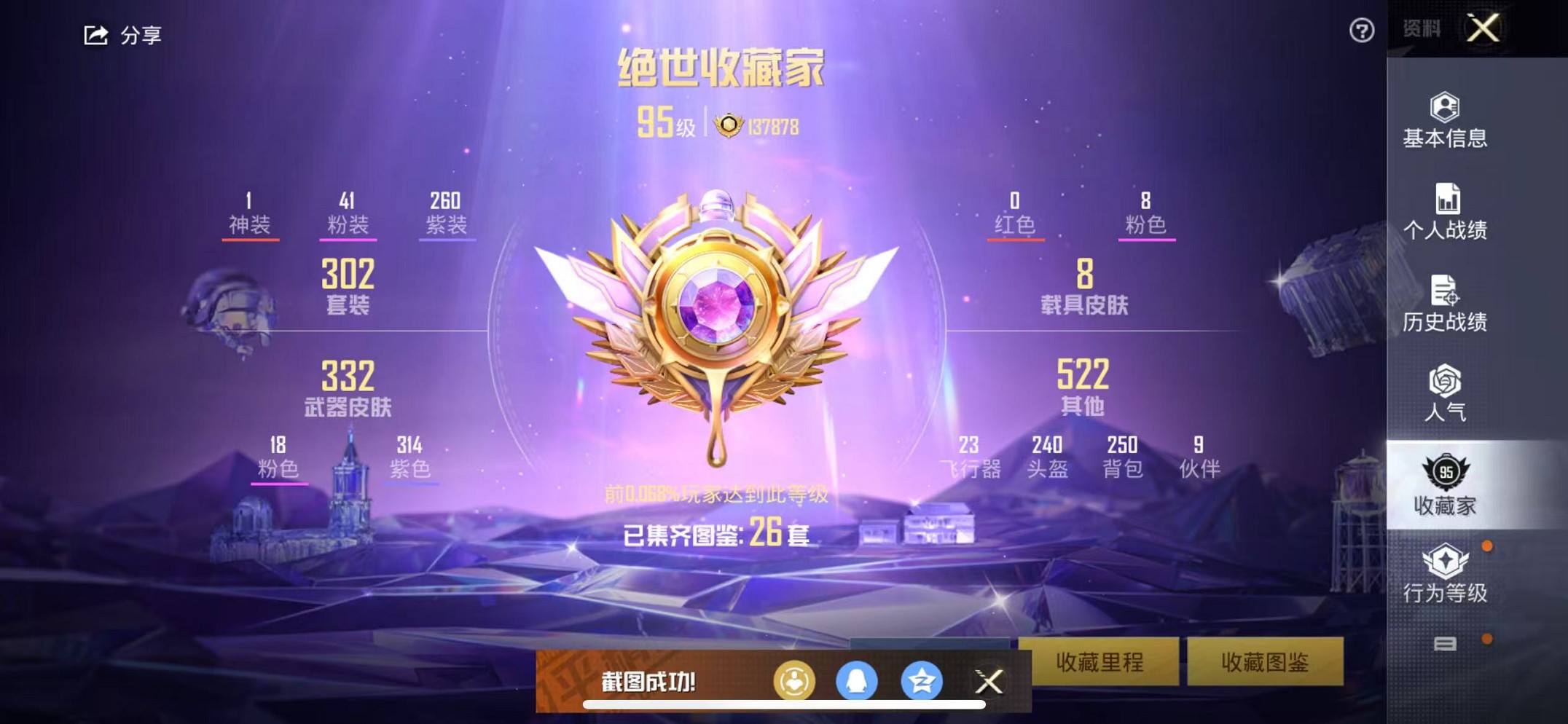Tap the 分享 share icon top left
The image size is (1568, 724).
point(95,33)
